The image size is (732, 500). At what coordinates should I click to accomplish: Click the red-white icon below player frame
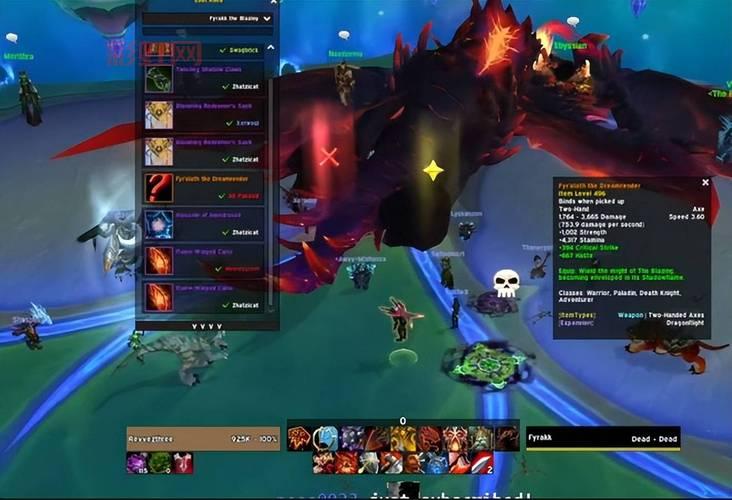[183, 463]
